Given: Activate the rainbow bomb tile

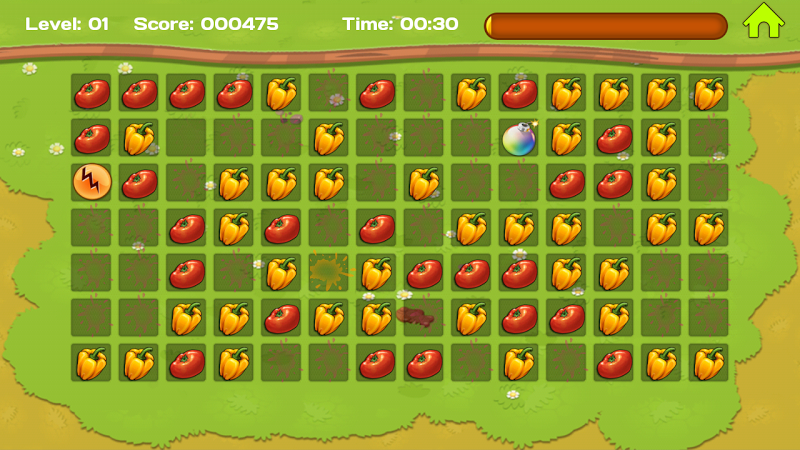Looking at the screenshot, I should pos(520,137).
